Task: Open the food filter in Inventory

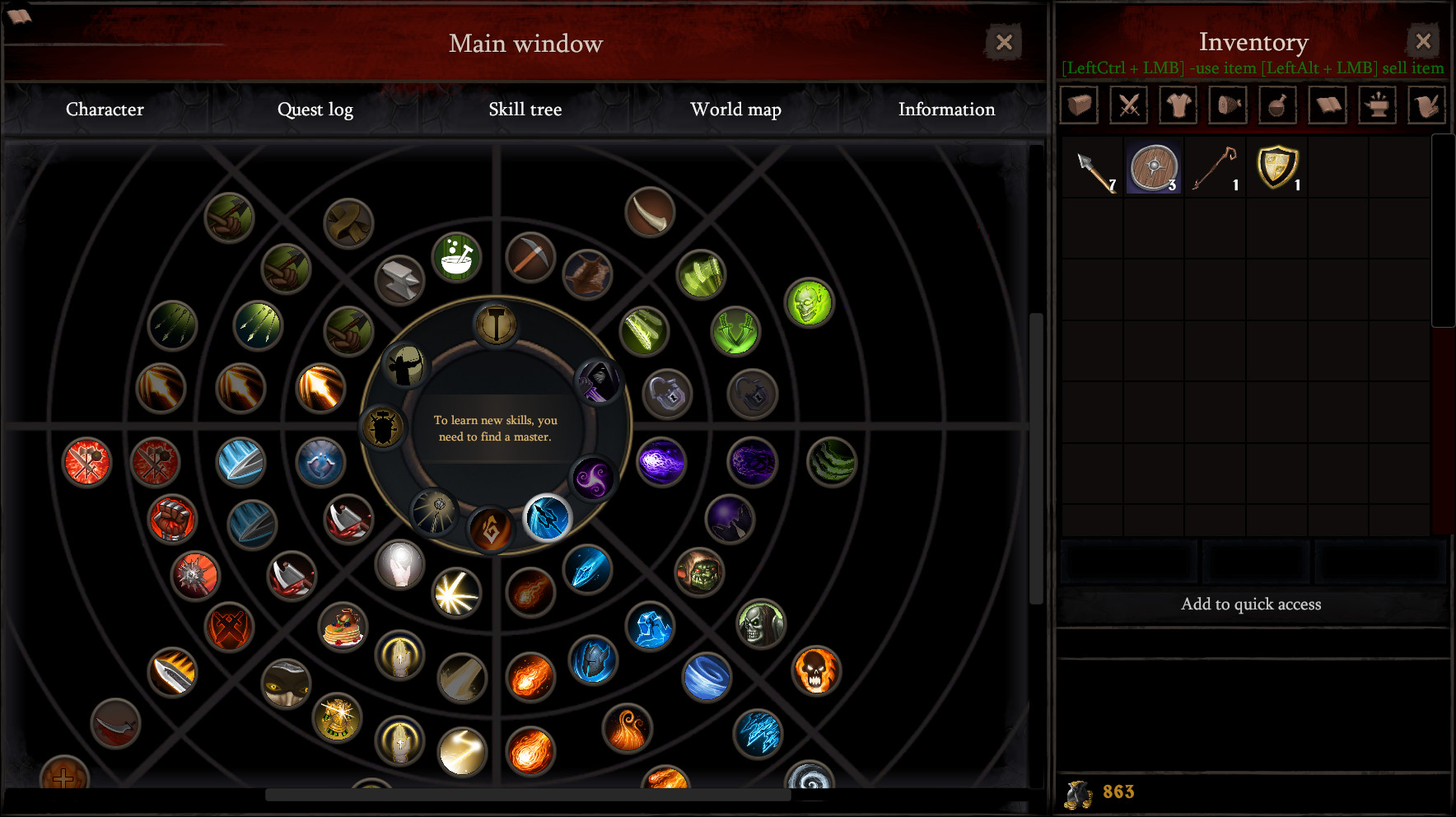Action: (1227, 105)
